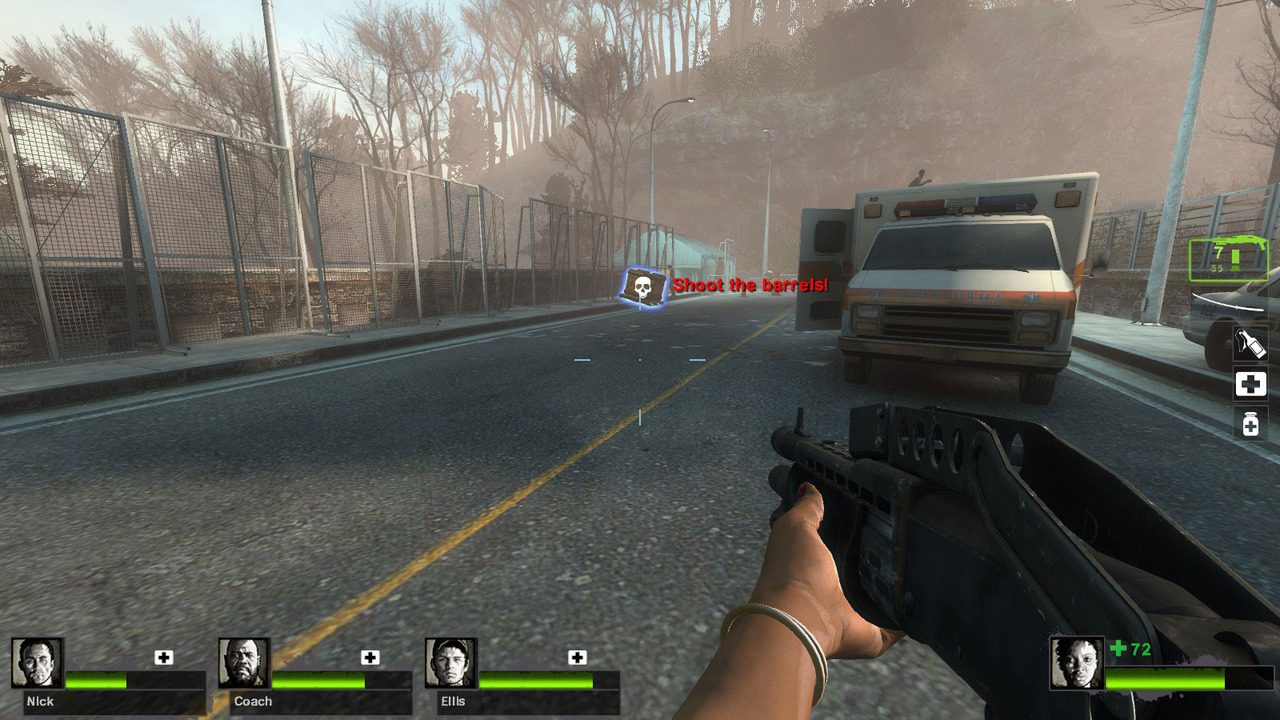This screenshot has width=1280, height=720.
Task: Click Coach's survivor portrait
Action: (244, 663)
